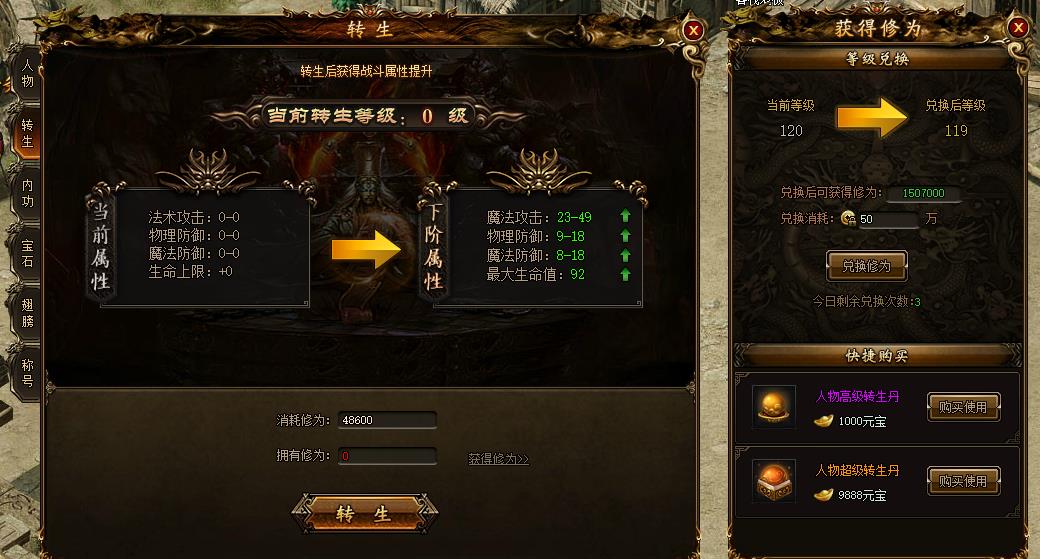Image resolution: width=1040 pixels, height=559 pixels.
Task: Buy and use 人物超级转生丹
Action: pos(962,481)
